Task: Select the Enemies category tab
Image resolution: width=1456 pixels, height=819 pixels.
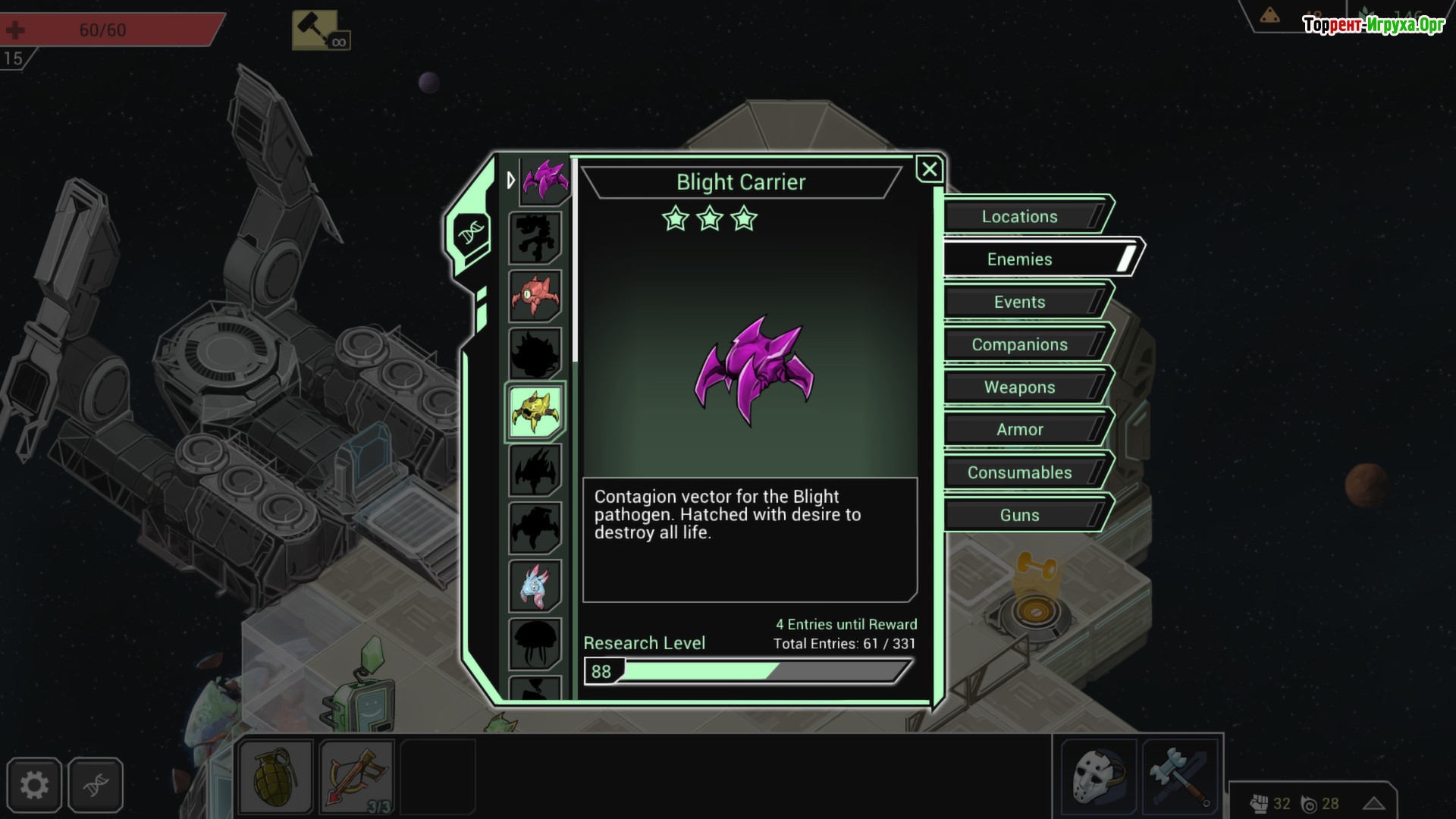Action: [x=1019, y=259]
